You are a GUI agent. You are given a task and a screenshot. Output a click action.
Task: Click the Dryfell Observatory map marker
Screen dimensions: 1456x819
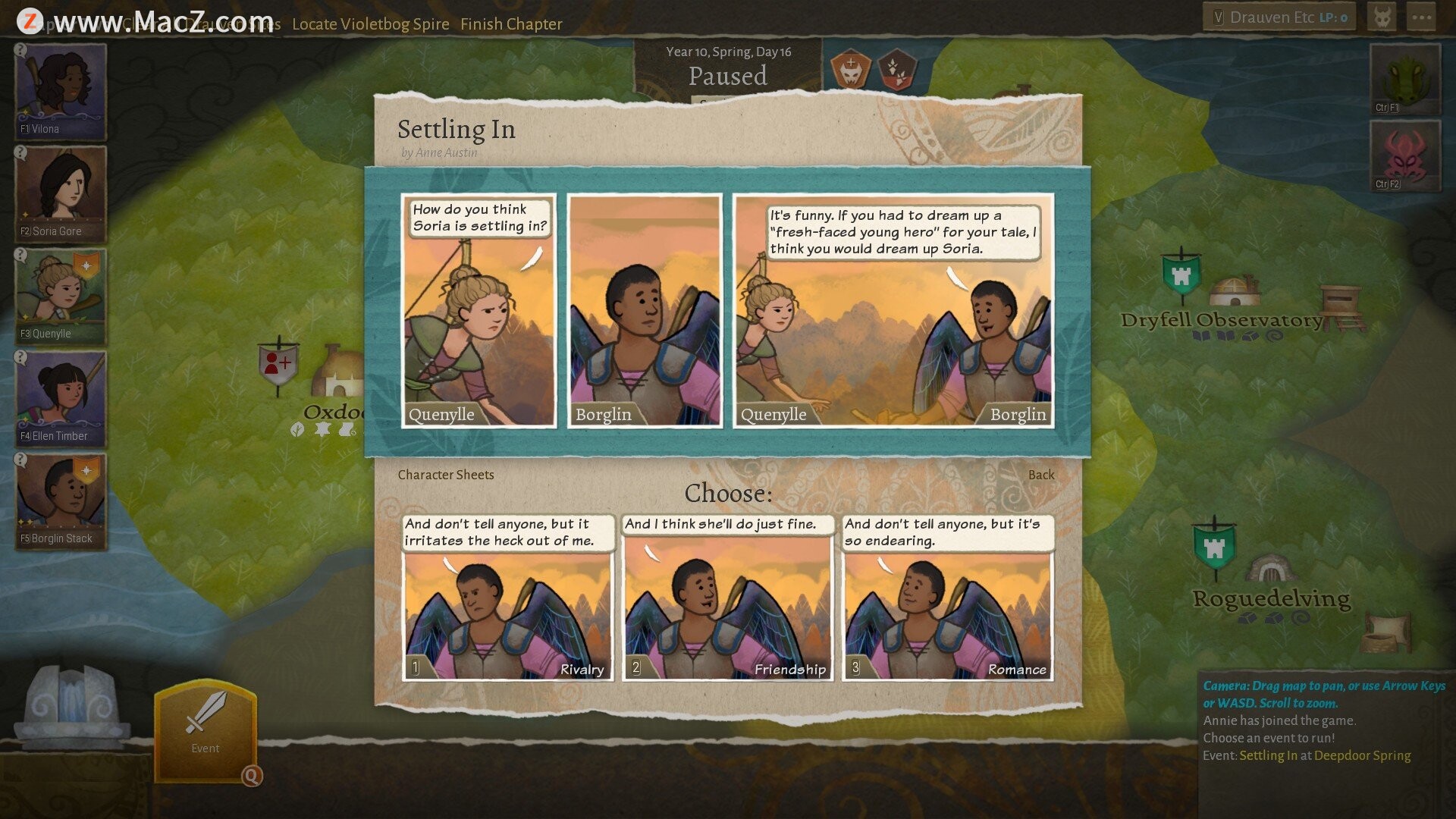coord(1181,275)
